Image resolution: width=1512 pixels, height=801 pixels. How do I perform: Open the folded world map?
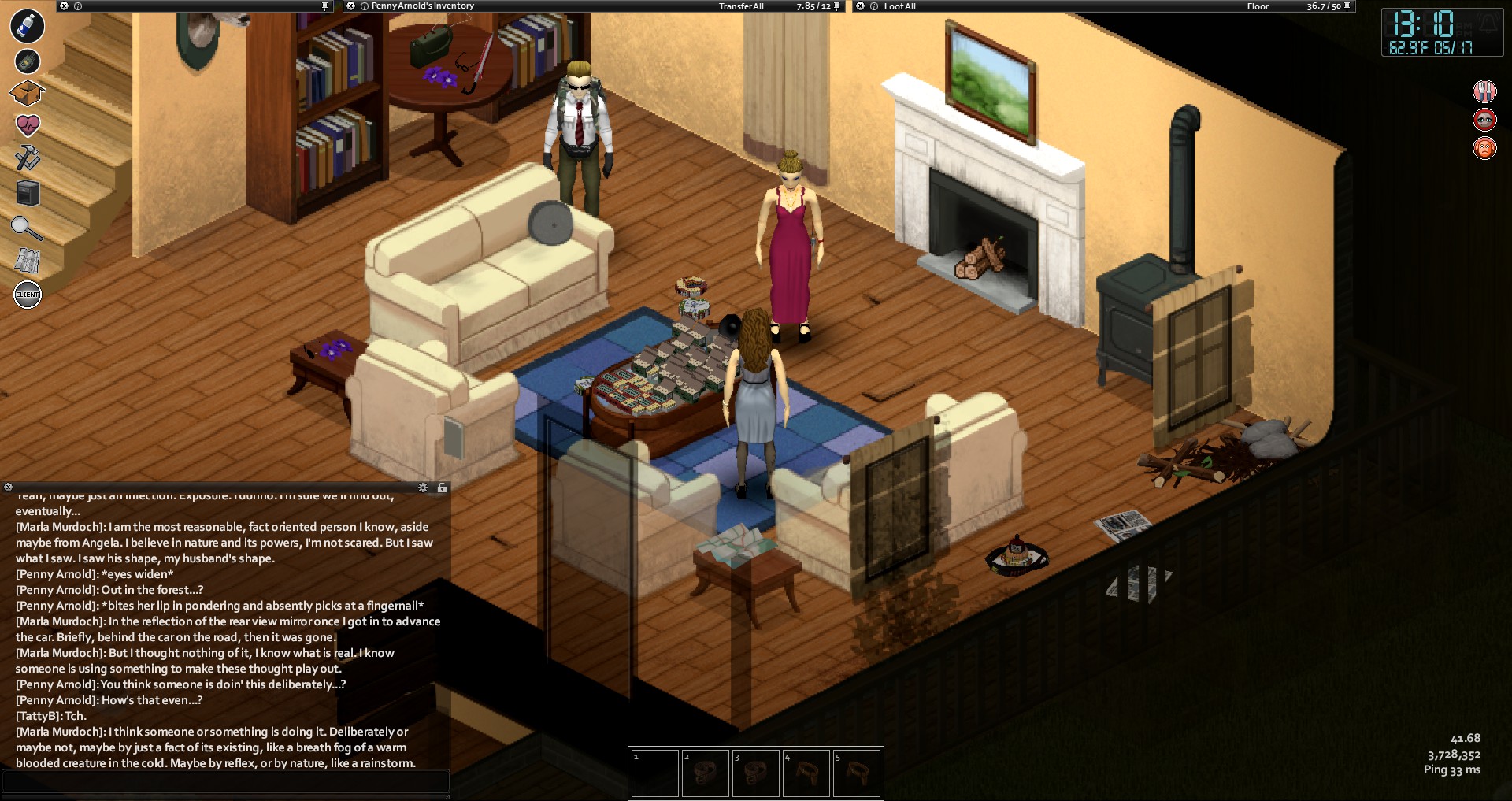click(x=28, y=261)
